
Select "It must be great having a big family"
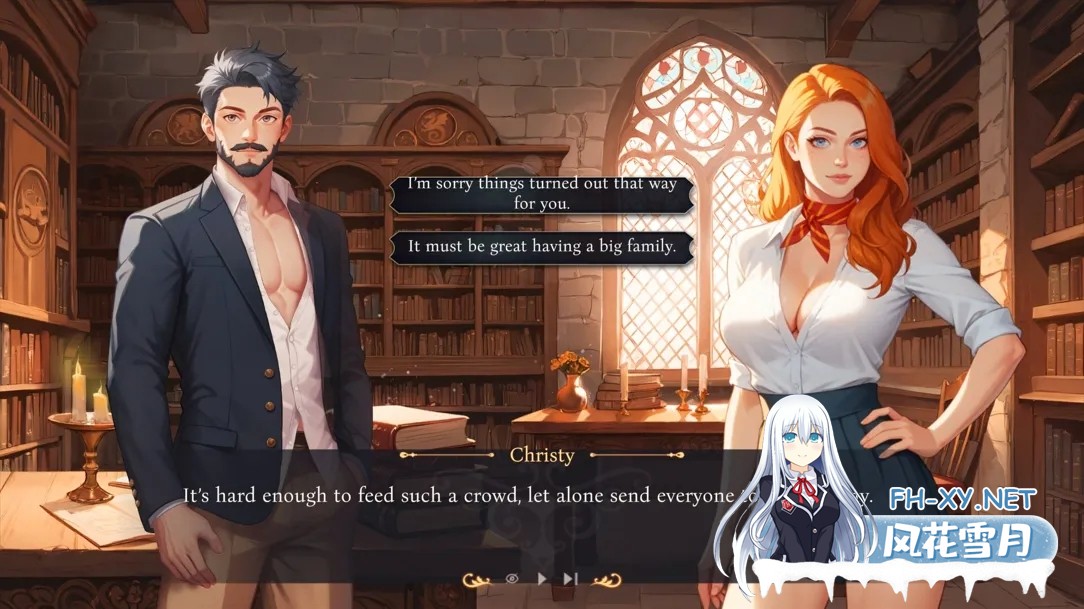tap(541, 246)
